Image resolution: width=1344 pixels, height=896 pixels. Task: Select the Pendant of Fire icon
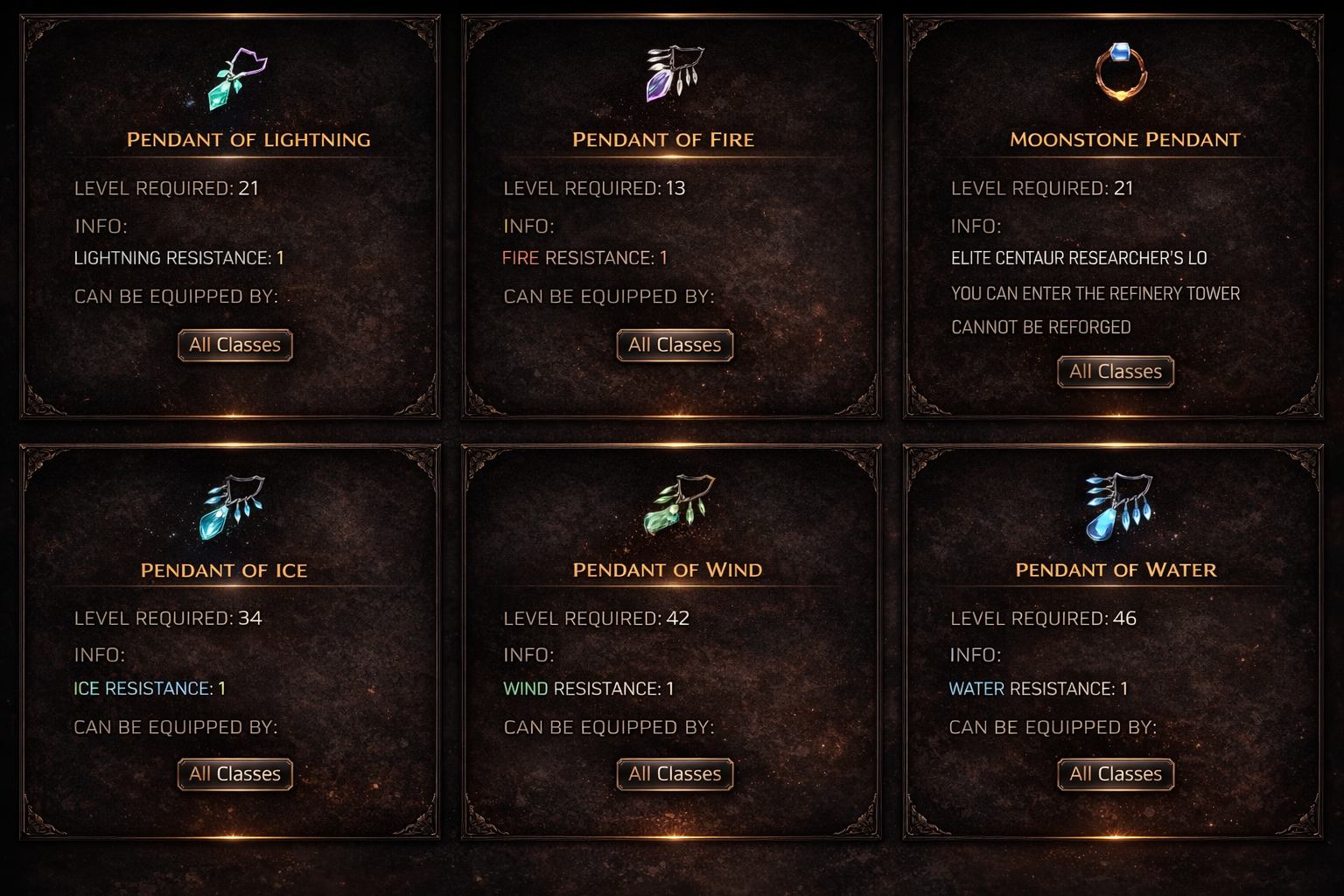(x=674, y=73)
